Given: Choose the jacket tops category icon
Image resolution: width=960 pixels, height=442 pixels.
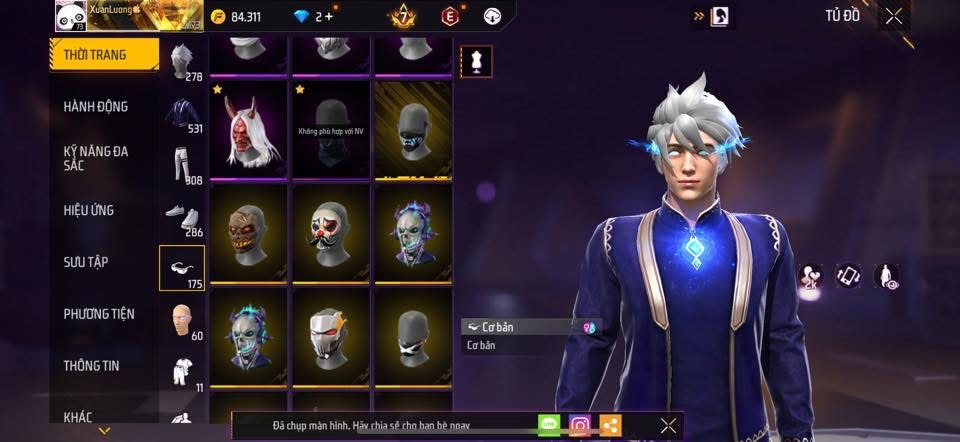Looking at the screenshot, I should coord(181,112).
